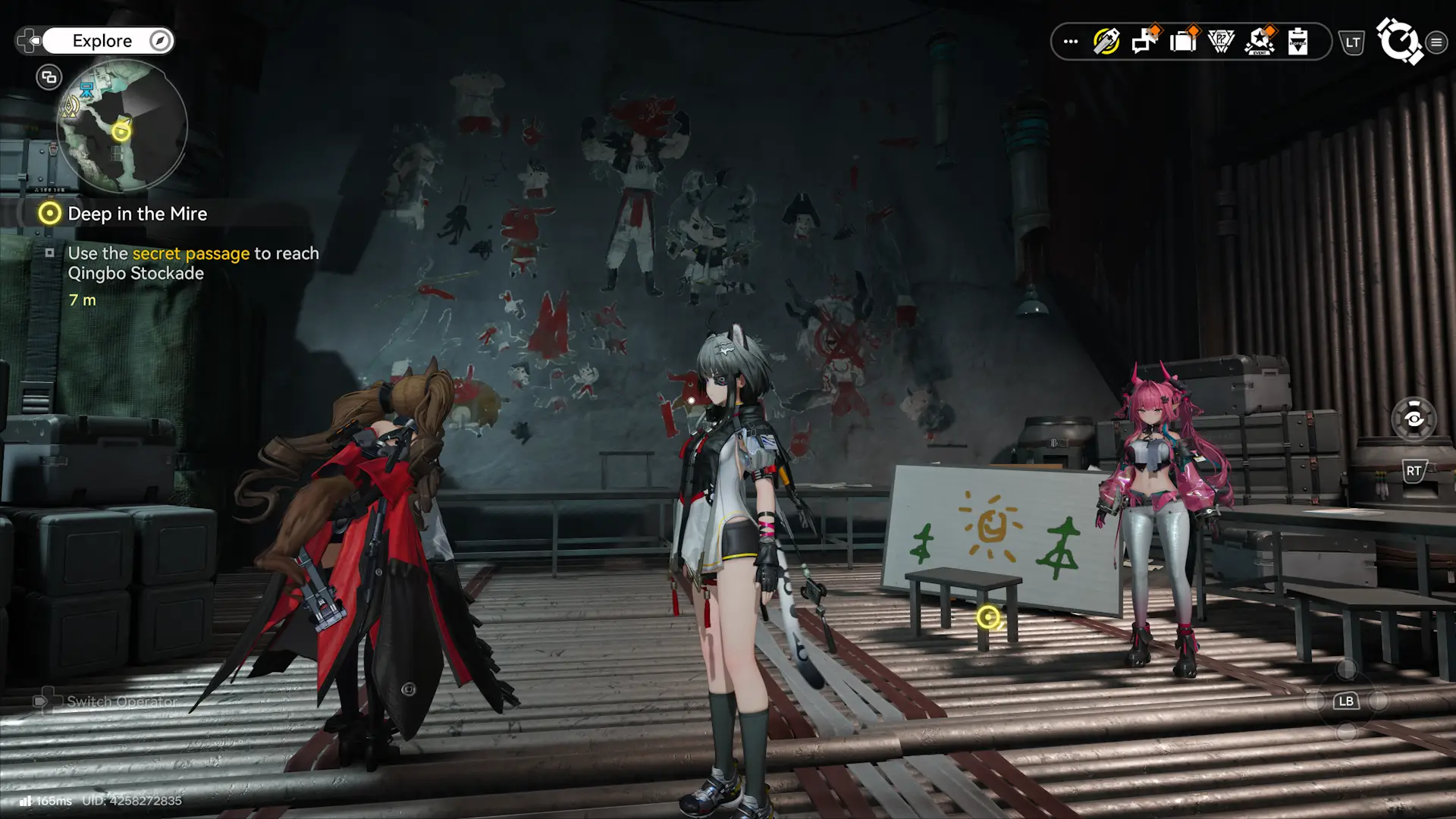Click the blue tower marker on minimap

tap(87, 92)
